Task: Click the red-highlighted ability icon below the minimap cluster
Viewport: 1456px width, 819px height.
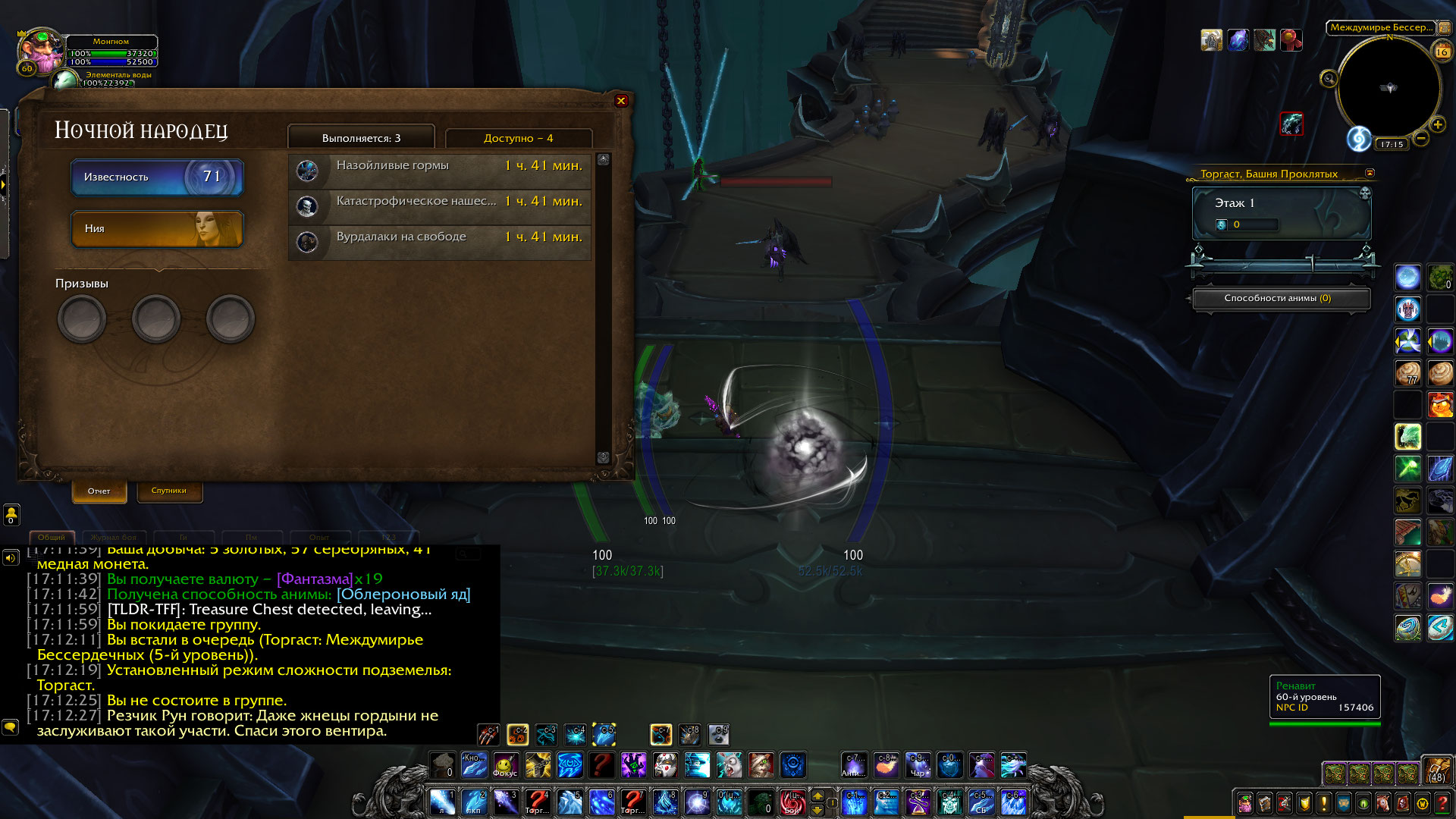Action: (x=1292, y=124)
